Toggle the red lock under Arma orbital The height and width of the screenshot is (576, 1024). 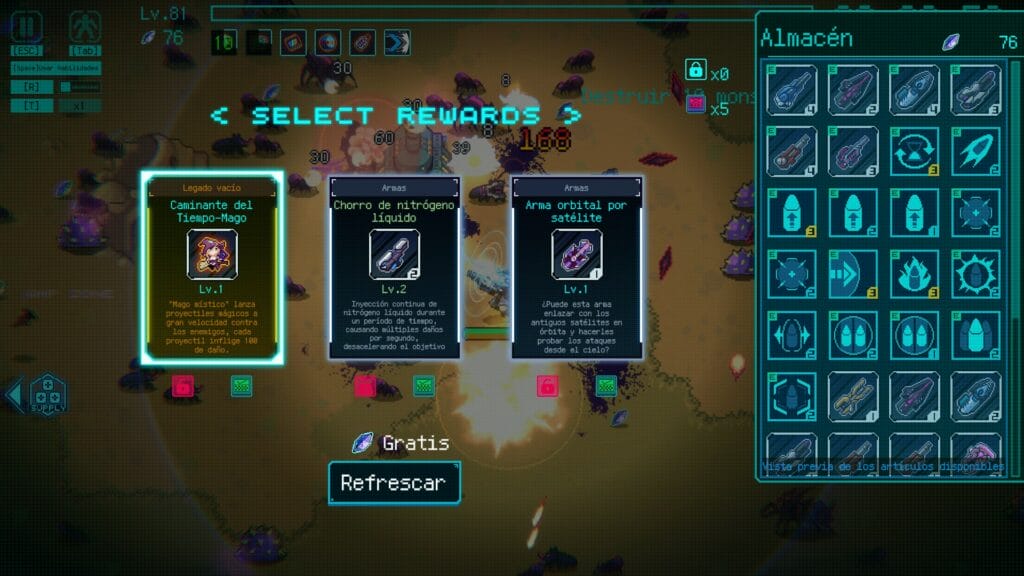click(547, 386)
